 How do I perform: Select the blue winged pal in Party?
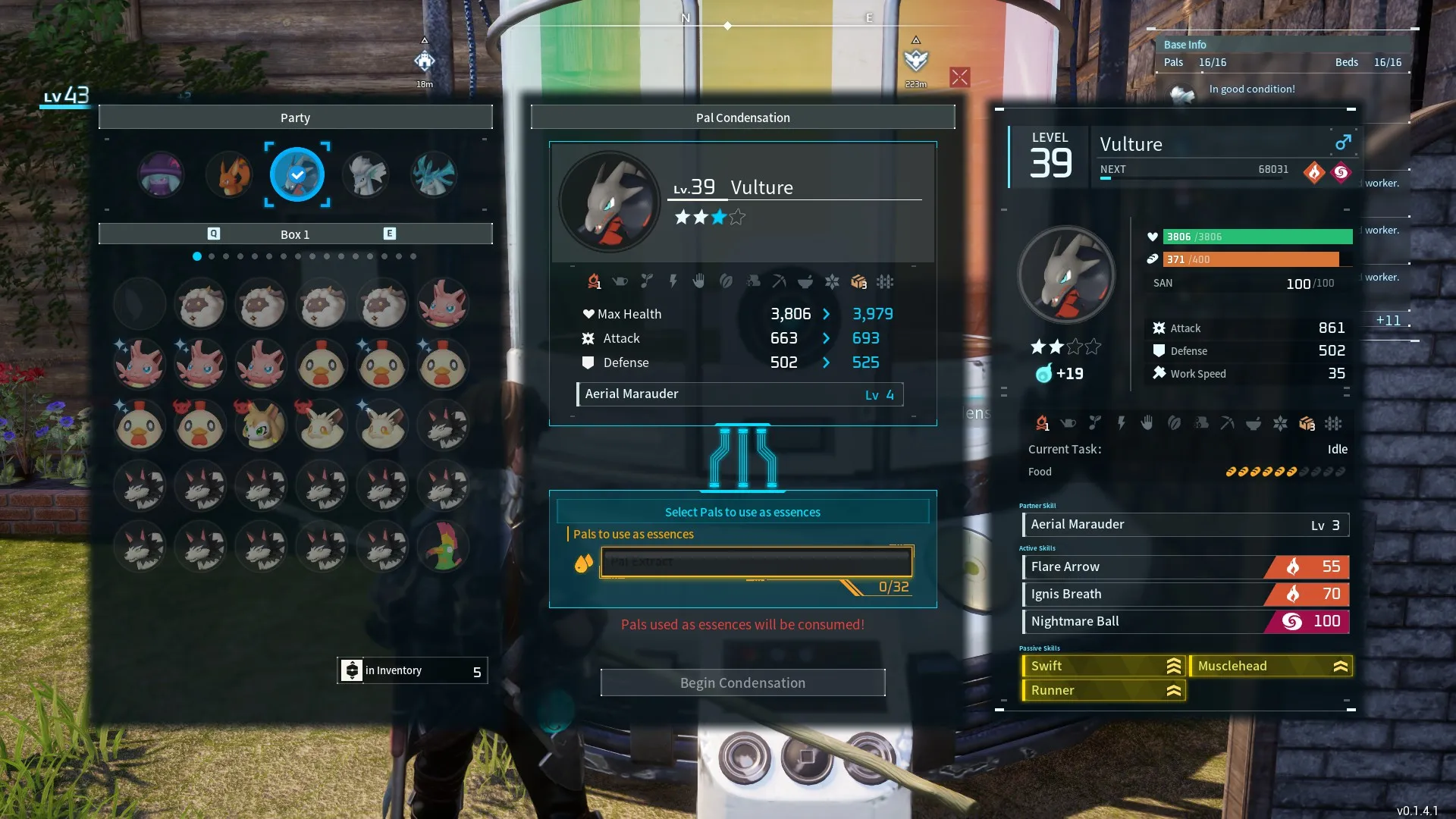click(434, 174)
